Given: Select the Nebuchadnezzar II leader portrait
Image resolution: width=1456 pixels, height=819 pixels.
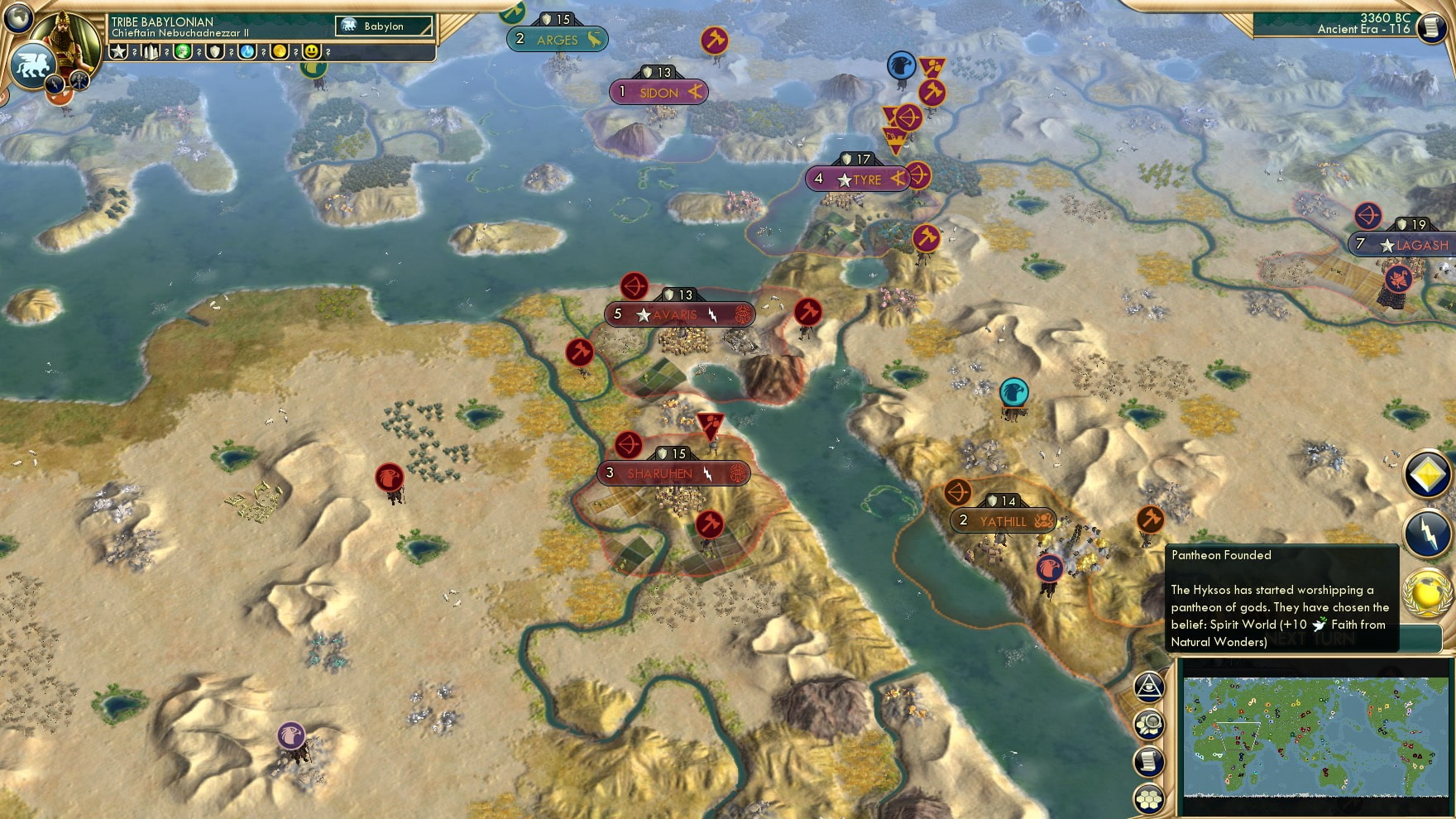Looking at the screenshot, I should 72,37.
